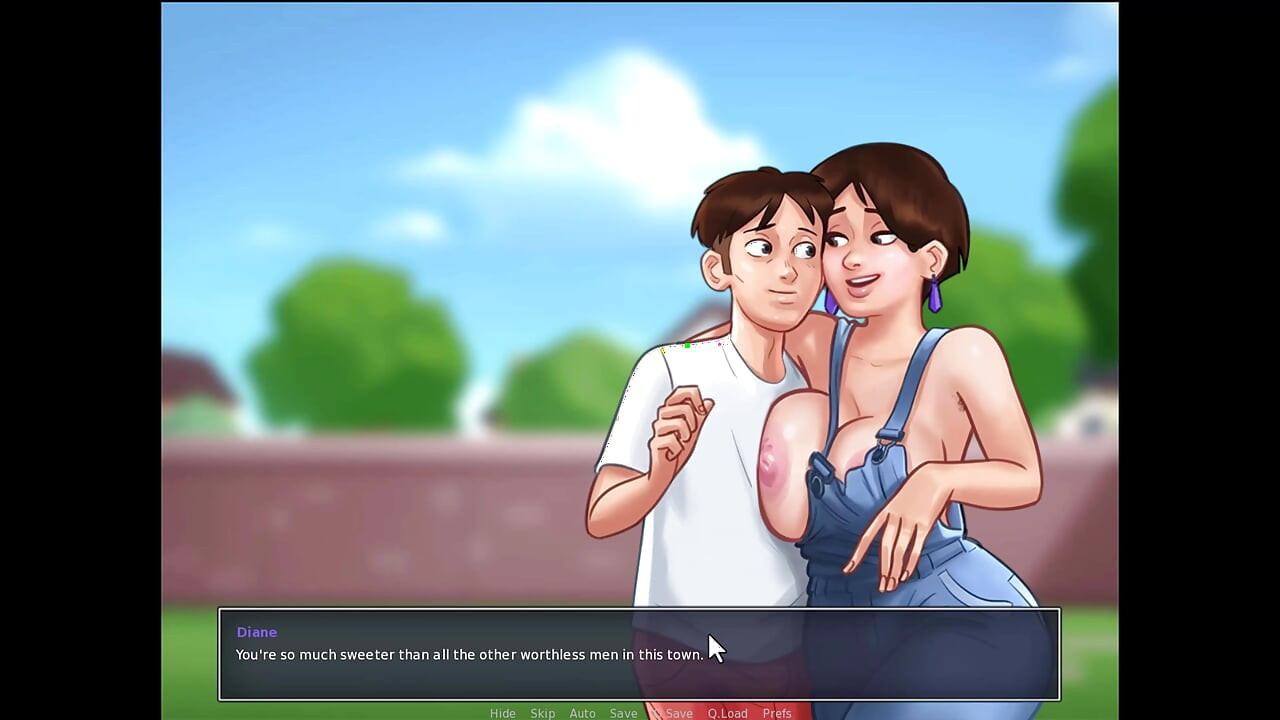Image resolution: width=1280 pixels, height=720 pixels.
Task: Click the Skip label in the quick menu
Action: [x=543, y=713]
